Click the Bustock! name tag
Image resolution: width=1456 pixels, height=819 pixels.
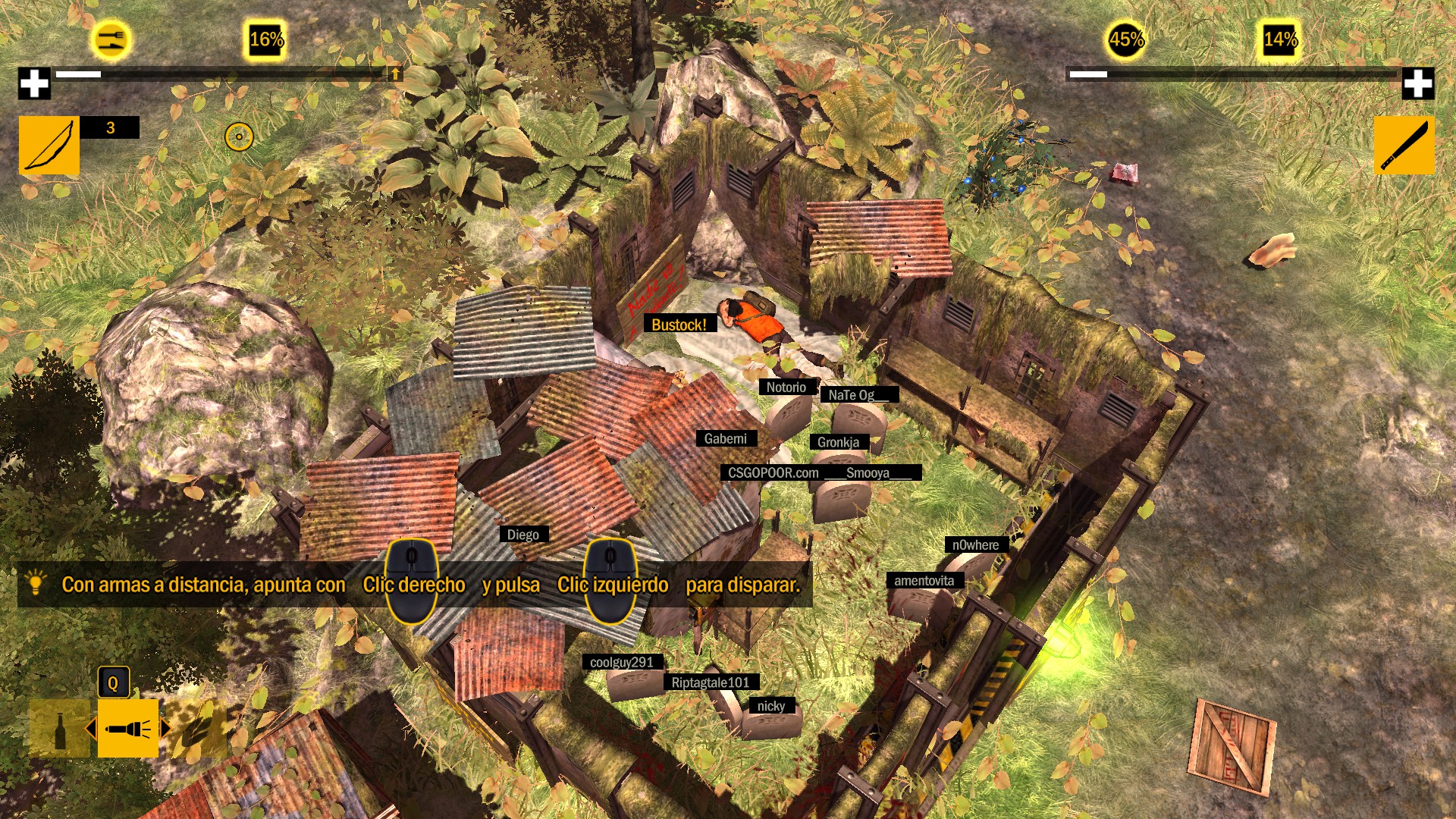click(679, 325)
